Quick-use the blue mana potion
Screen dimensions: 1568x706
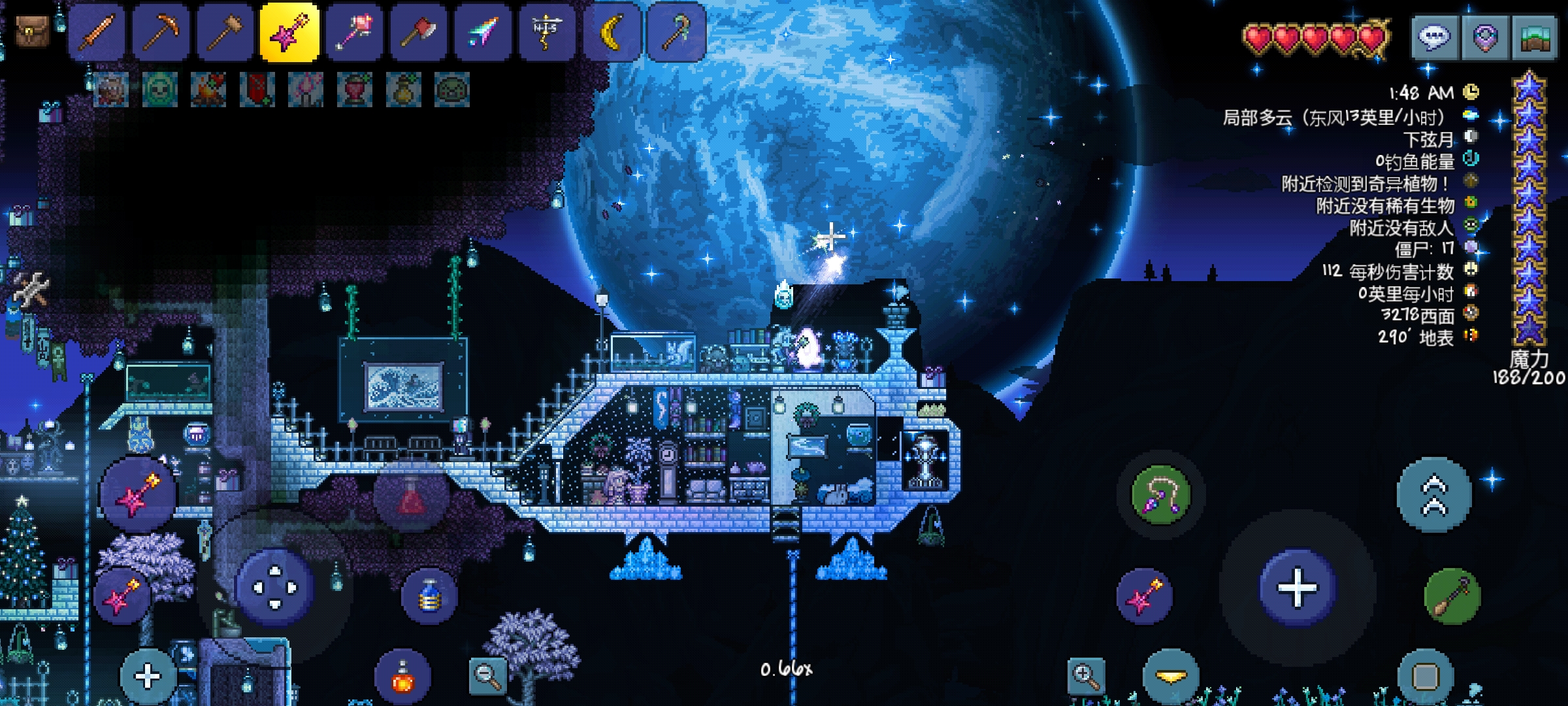pos(429,597)
